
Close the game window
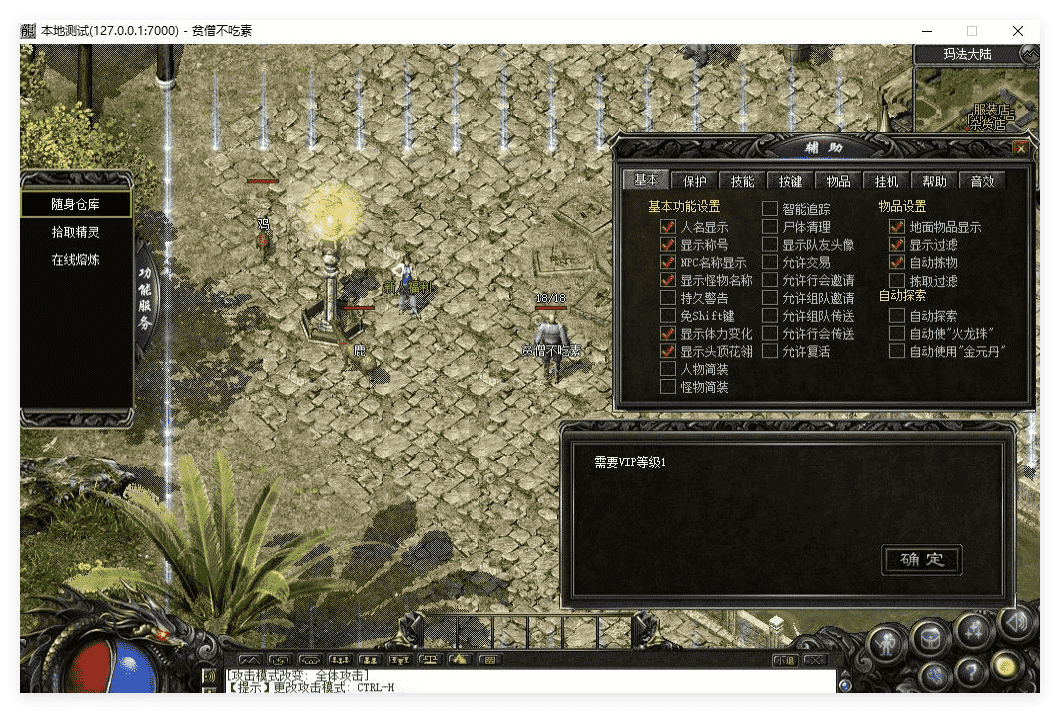pos(1018,31)
